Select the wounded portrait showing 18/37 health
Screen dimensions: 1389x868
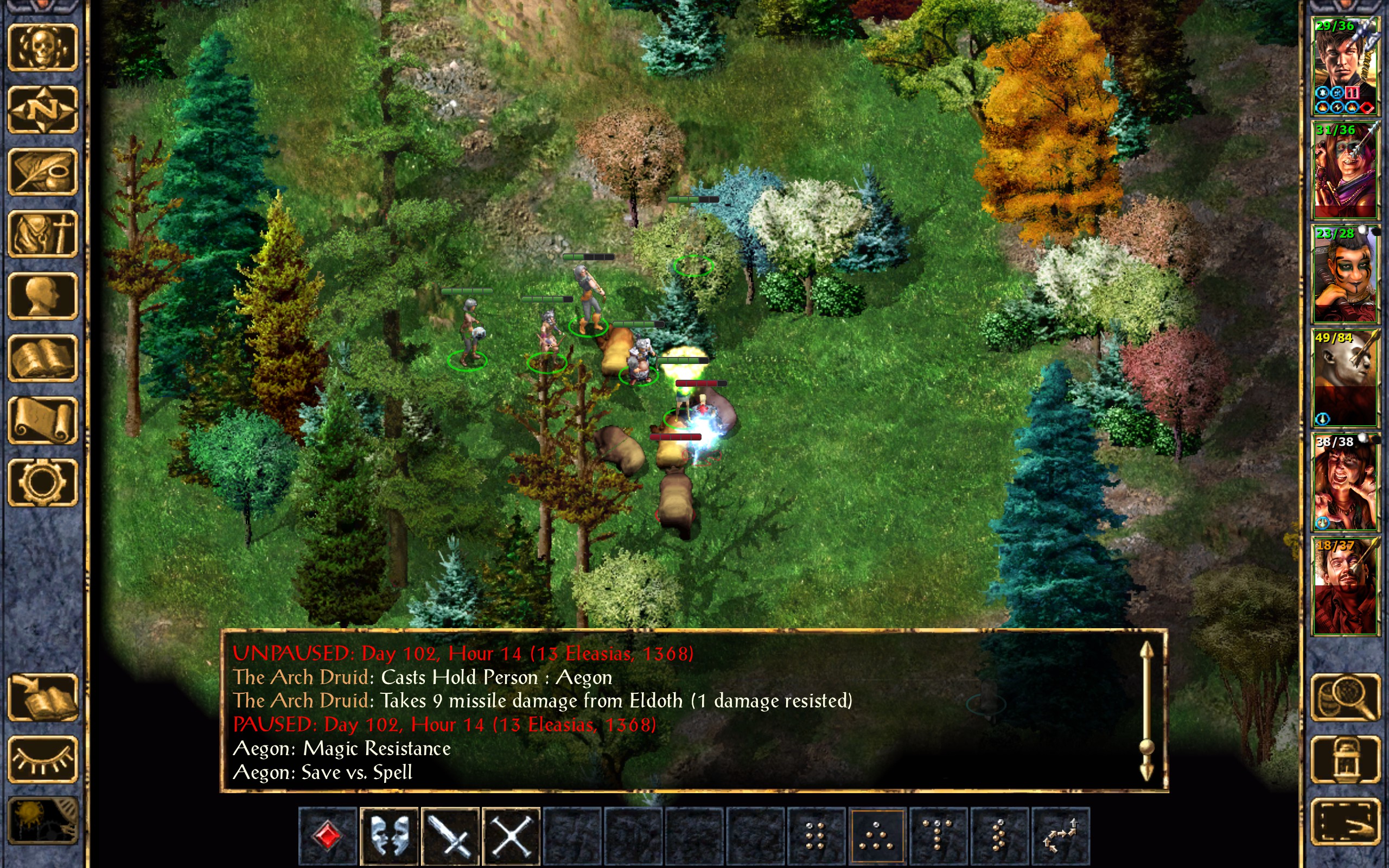pyautogui.click(x=1345, y=585)
